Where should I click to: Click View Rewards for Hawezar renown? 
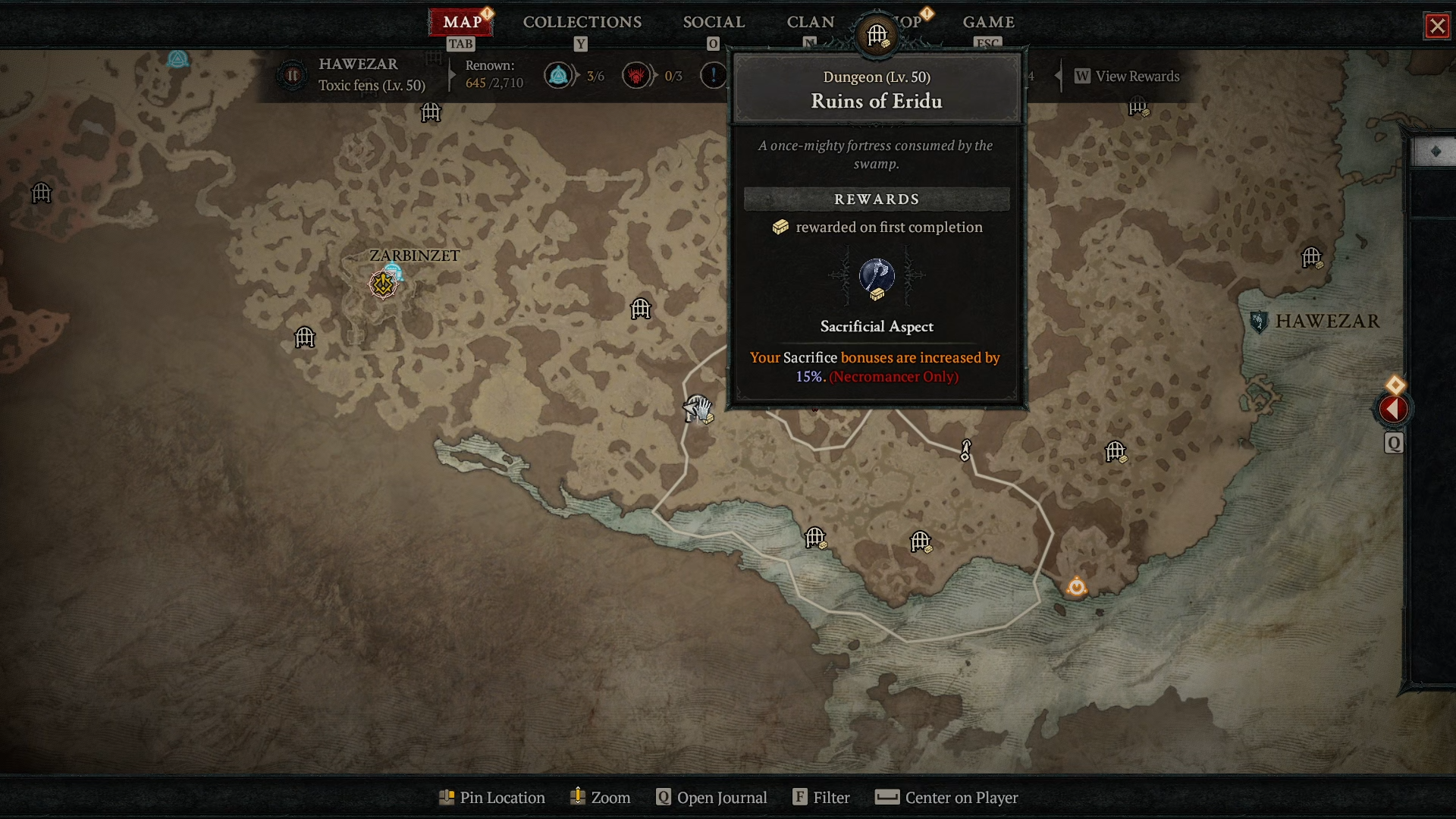pos(1128,77)
